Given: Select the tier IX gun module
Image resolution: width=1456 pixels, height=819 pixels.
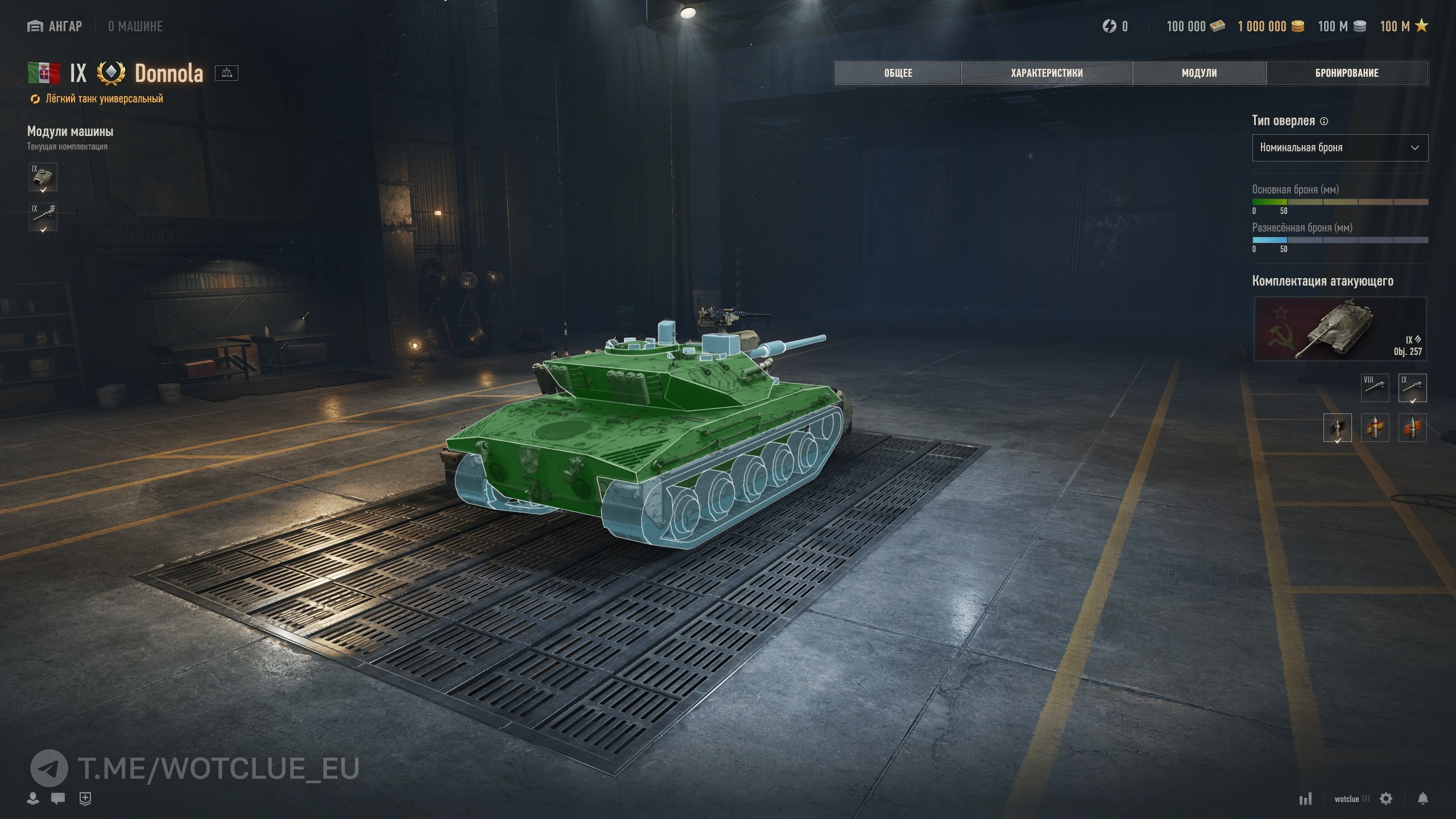Looking at the screenshot, I should tap(43, 217).
